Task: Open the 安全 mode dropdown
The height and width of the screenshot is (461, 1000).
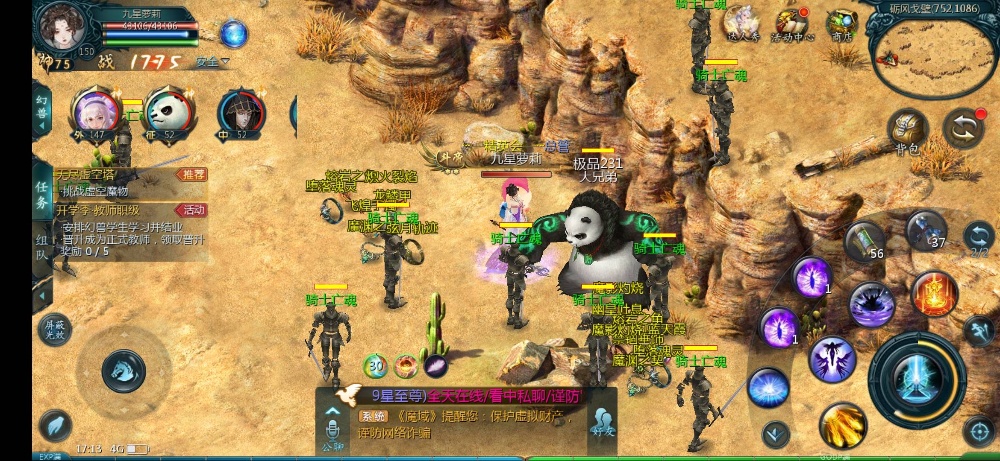Action: click(212, 62)
